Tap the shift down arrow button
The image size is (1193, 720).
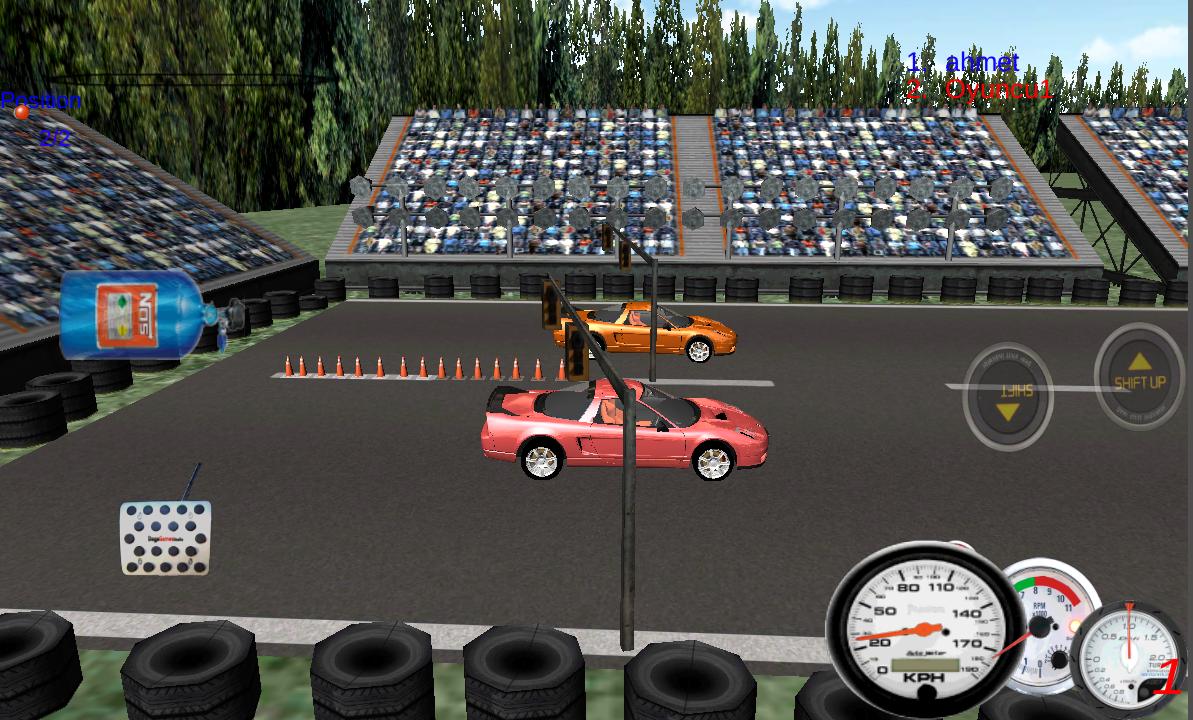pyautogui.click(x=1007, y=396)
